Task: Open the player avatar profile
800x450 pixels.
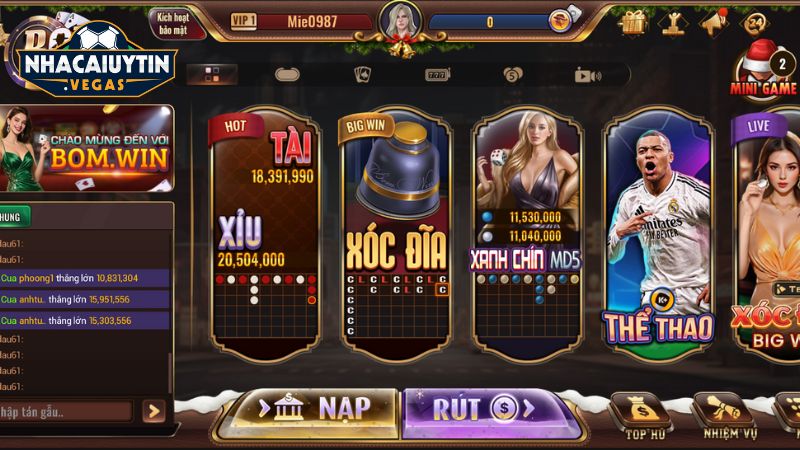Action: (x=397, y=21)
